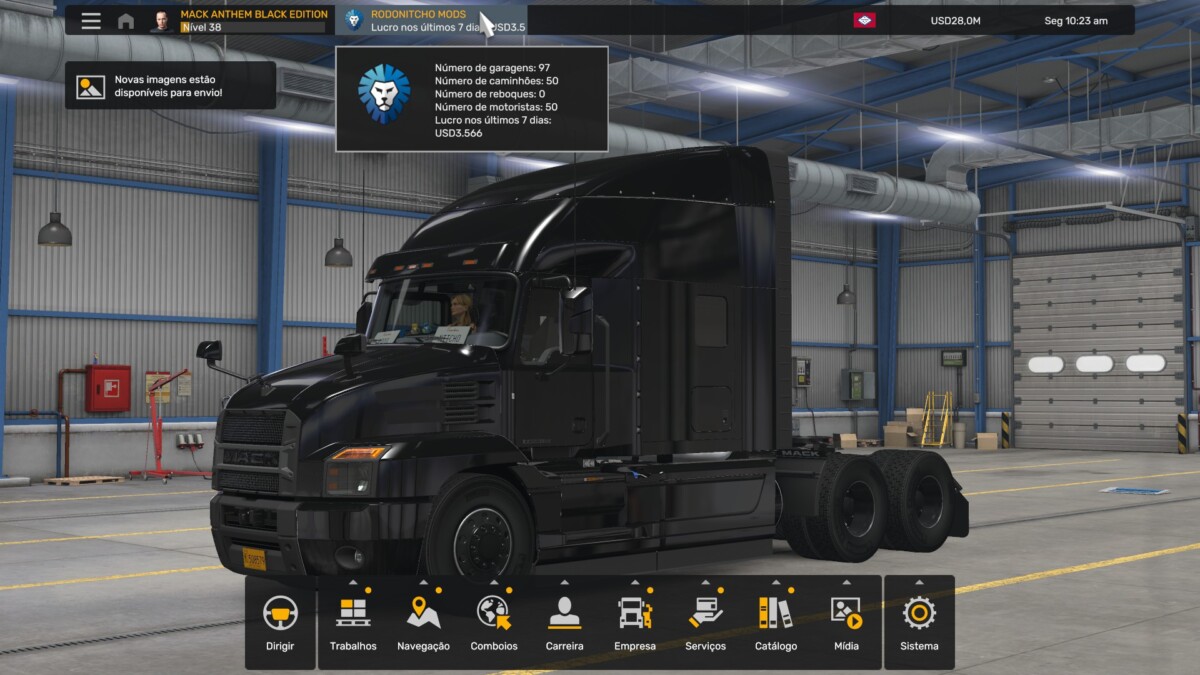Open the Carreira career menu
Image resolution: width=1200 pixels, height=675 pixels.
click(x=564, y=622)
